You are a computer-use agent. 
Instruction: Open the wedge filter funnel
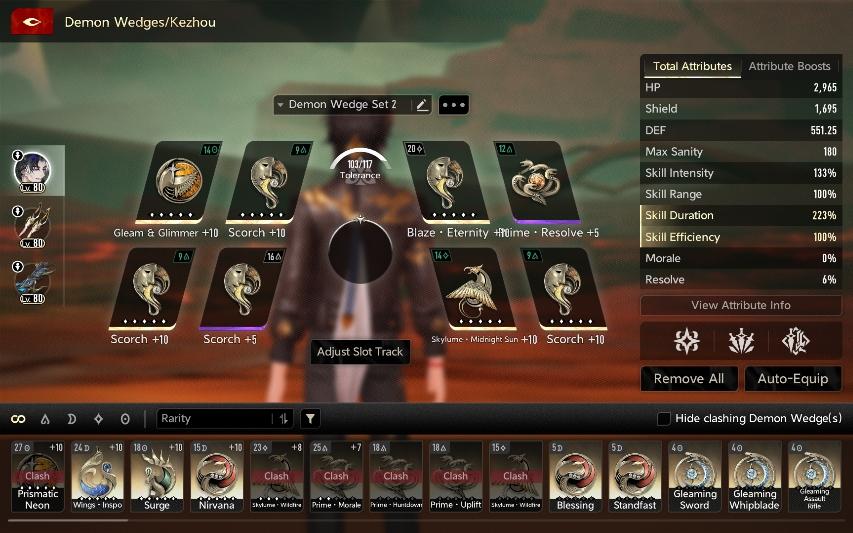click(x=311, y=419)
